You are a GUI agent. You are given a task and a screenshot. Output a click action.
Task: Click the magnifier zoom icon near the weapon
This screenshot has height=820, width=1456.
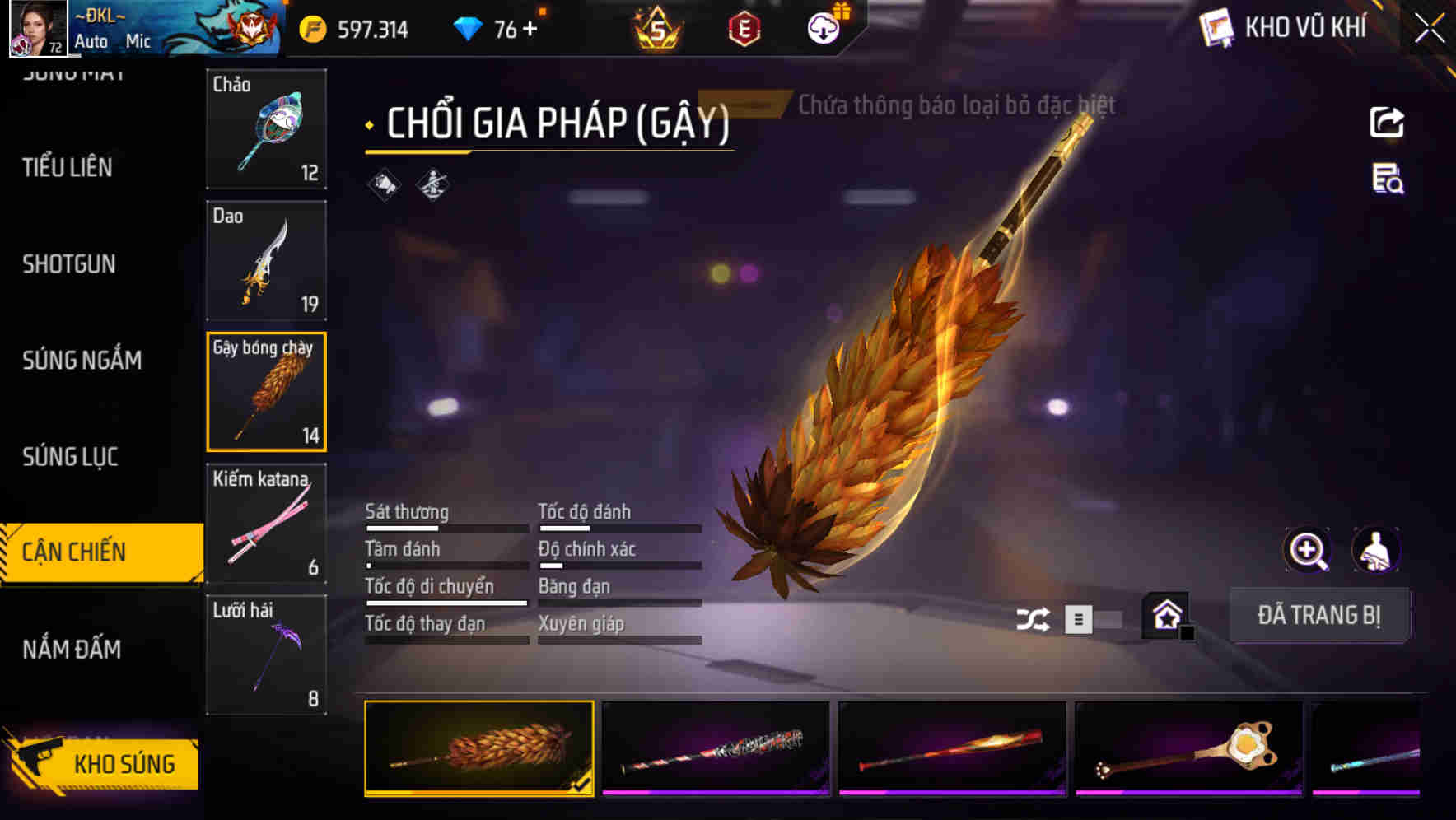click(1308, 549)
